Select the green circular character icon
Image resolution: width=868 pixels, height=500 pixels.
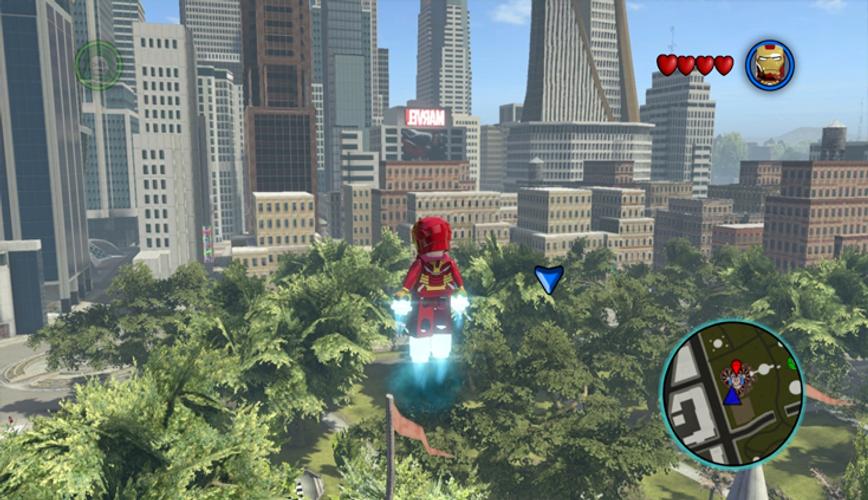click(98, 65)
